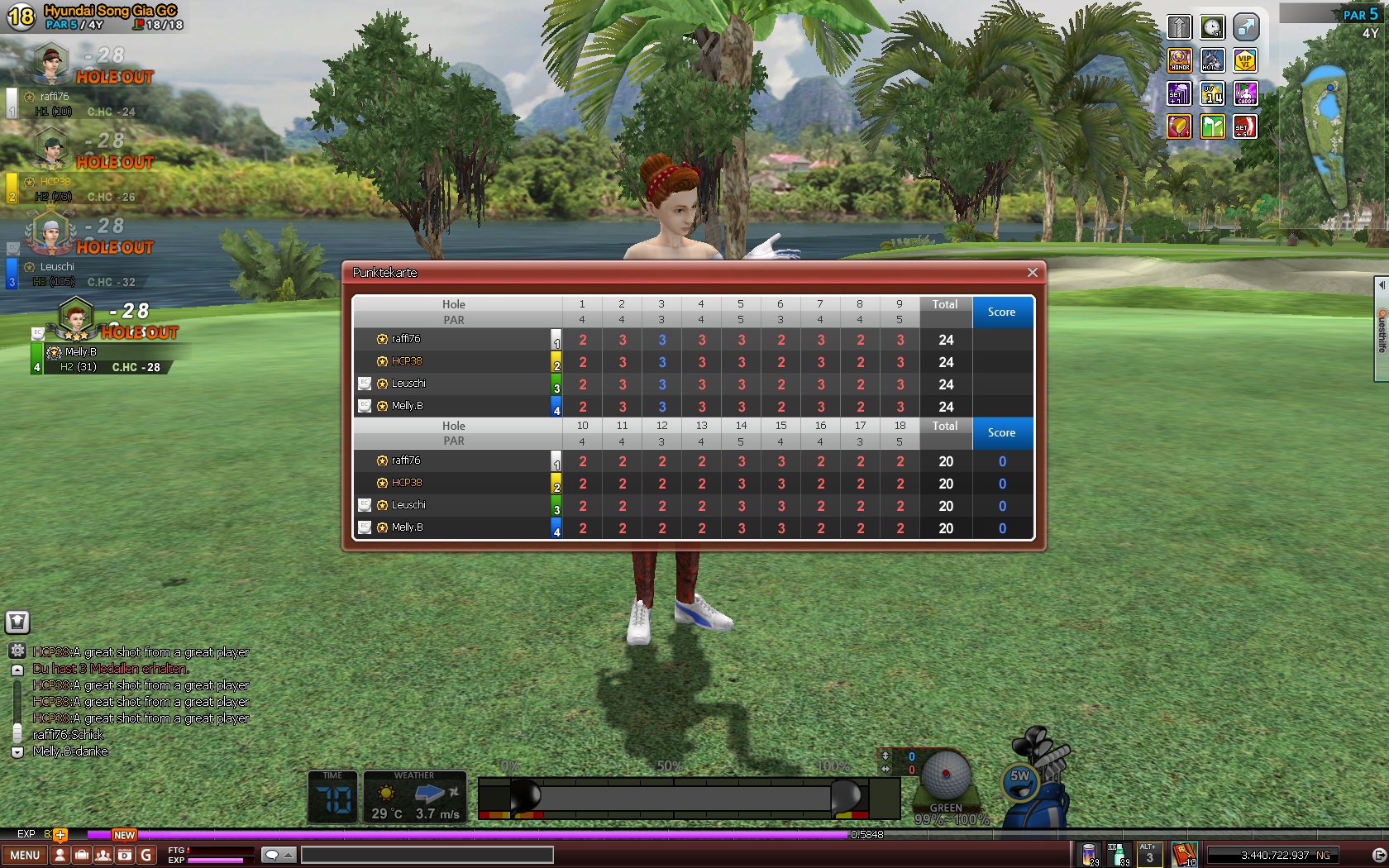
Task: Use the energy drink can item
Action: pyautogui.click(x=1090, y=854)
